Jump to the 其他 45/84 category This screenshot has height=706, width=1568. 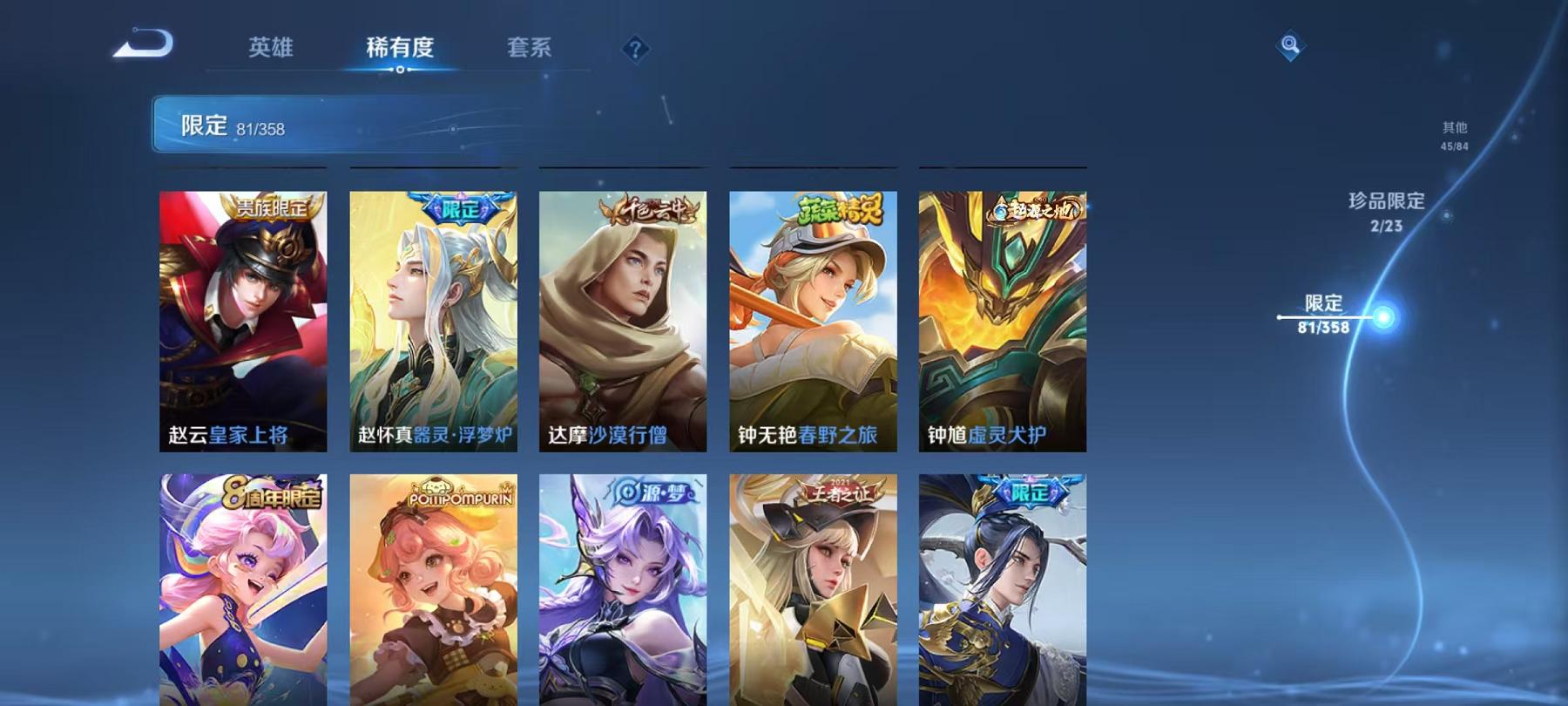point(1456,135)
